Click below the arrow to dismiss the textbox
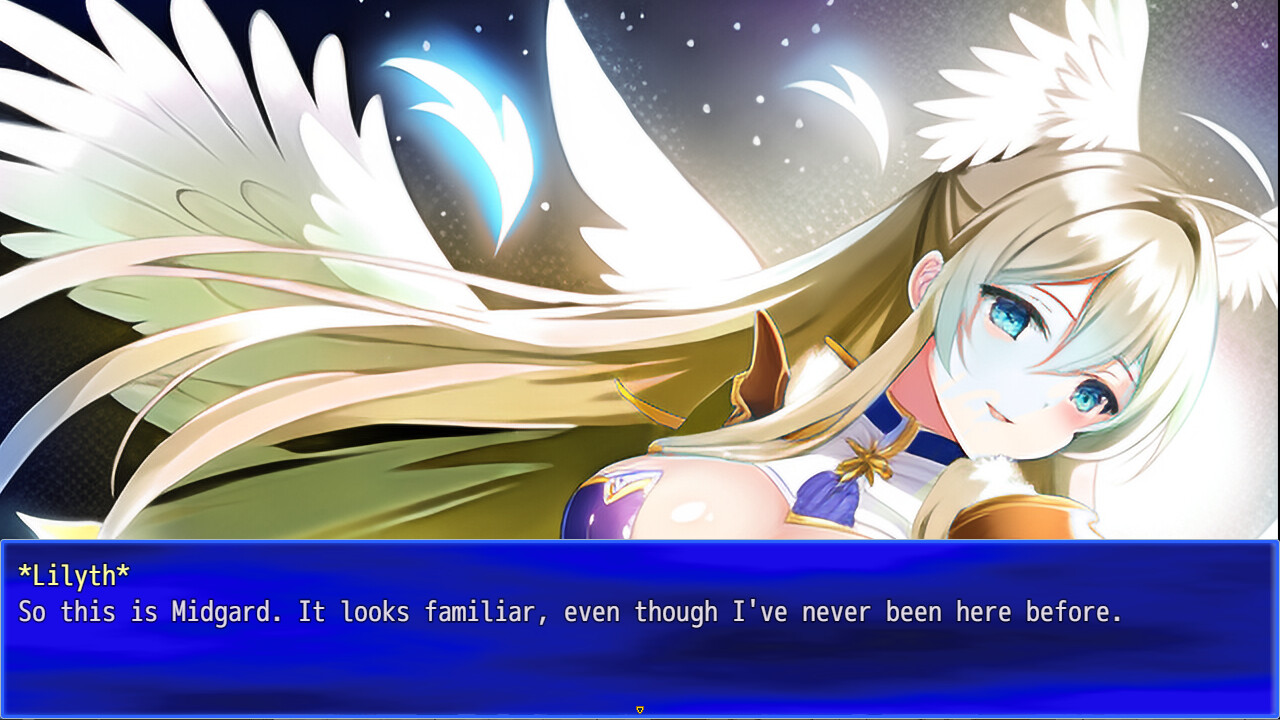 point(639,716)
